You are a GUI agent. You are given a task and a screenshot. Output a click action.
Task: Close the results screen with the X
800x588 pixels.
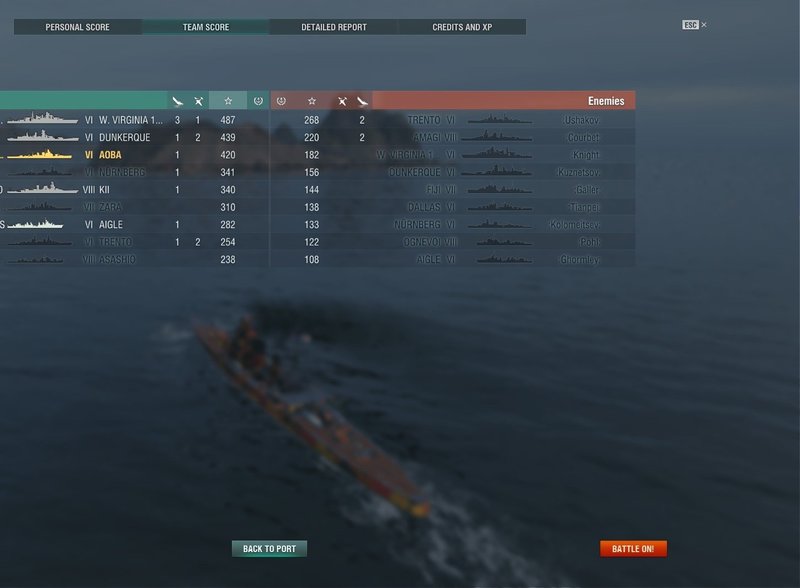[x=704, y=24]
